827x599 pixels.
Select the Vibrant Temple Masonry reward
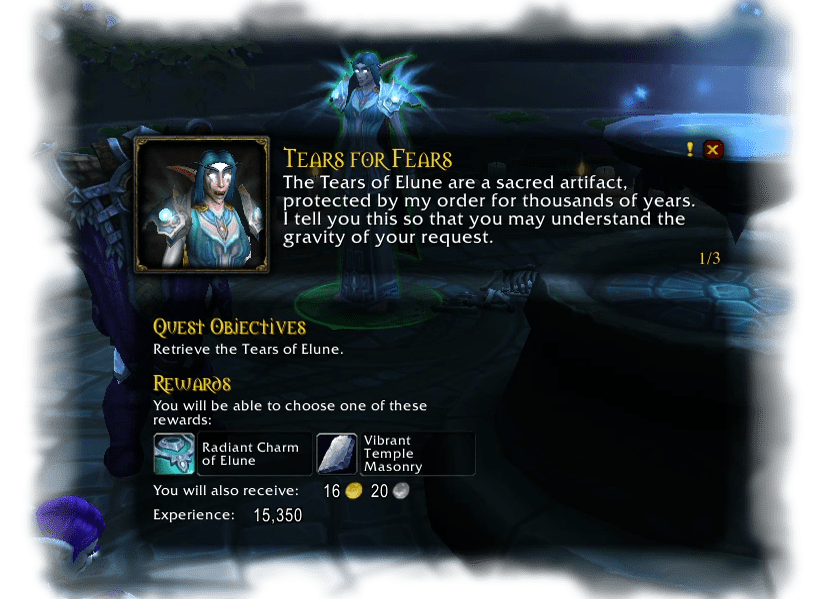395,454
